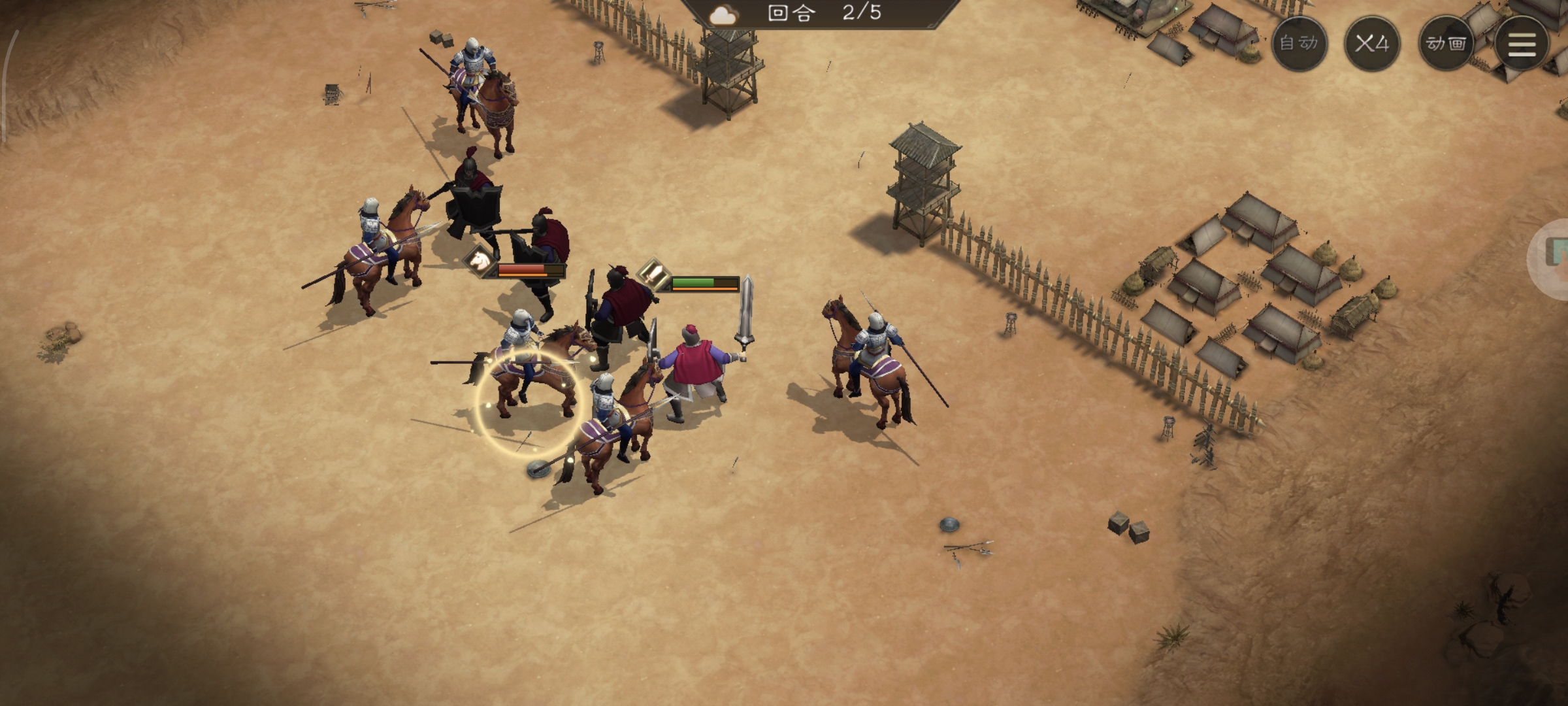Open the hamburger menu in the top-right corner

1522,46
